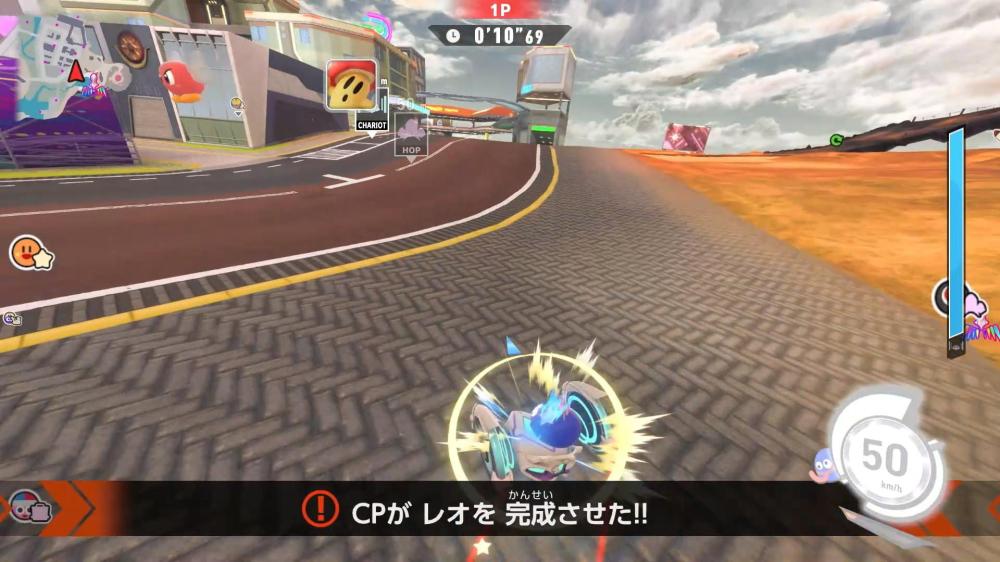
Task: Click the red exclamation alert icon
Action: coord(319,509)
